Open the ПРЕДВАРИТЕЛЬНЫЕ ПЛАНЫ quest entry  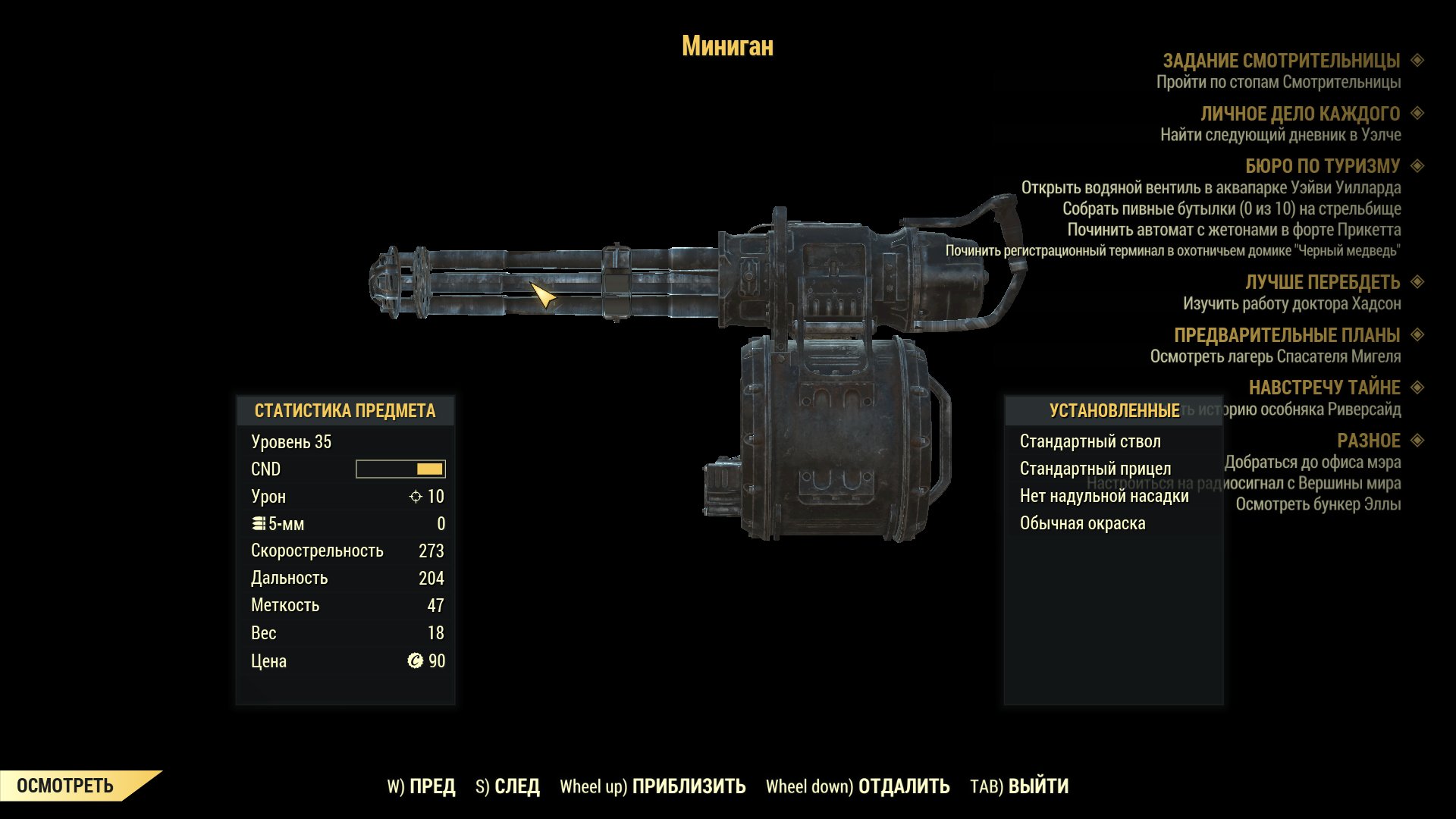1286,335
